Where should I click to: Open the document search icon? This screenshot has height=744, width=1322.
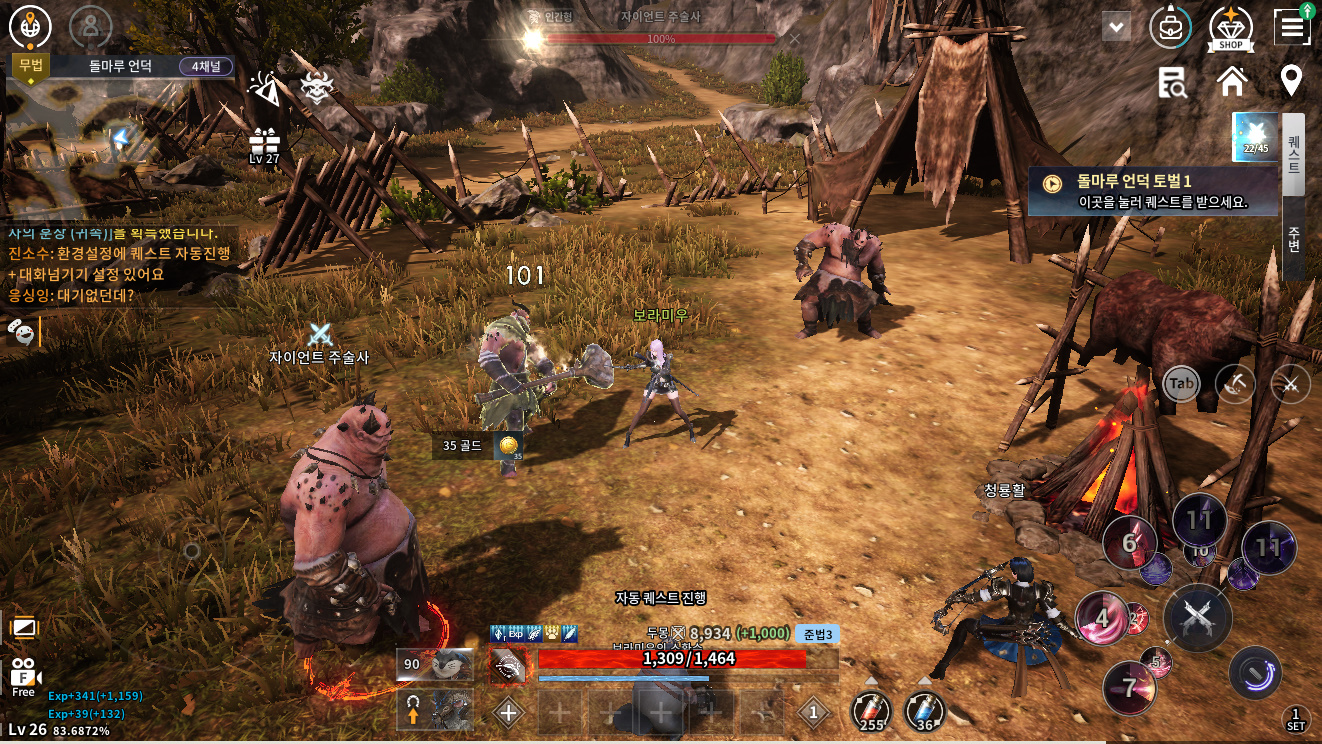1172,82
